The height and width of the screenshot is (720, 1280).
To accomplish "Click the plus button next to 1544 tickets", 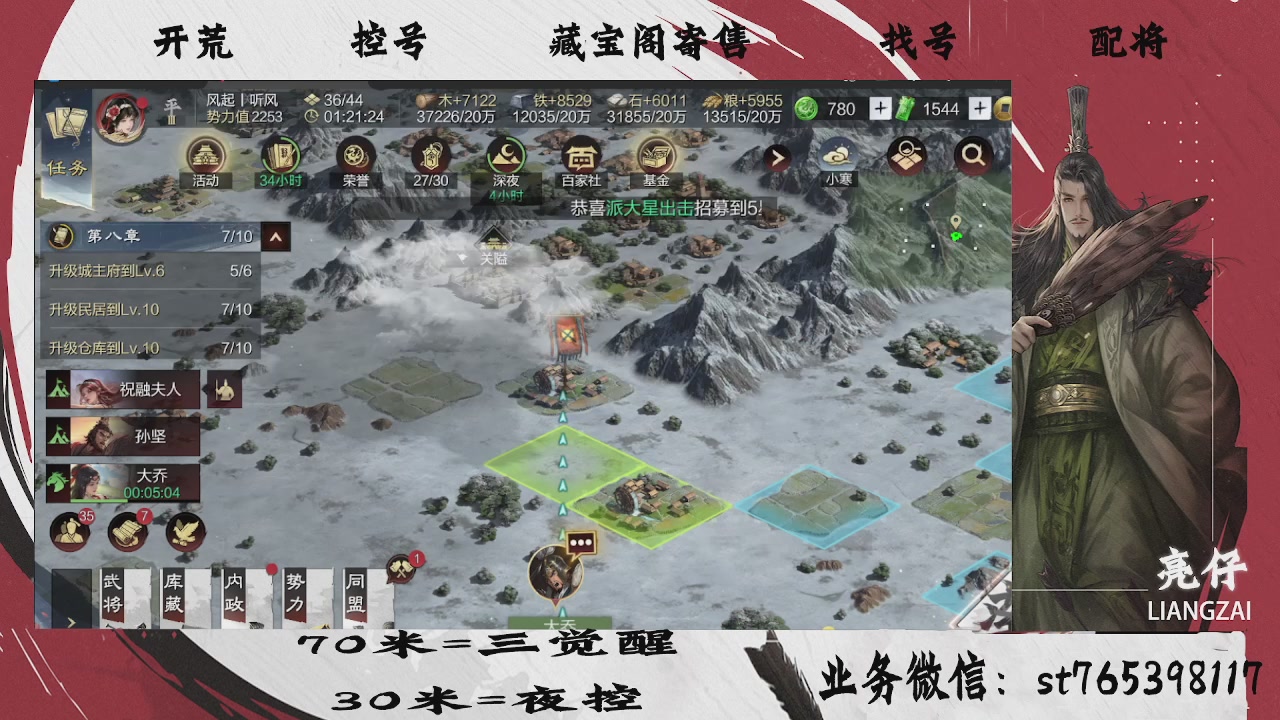I will (x=979, y=108).
